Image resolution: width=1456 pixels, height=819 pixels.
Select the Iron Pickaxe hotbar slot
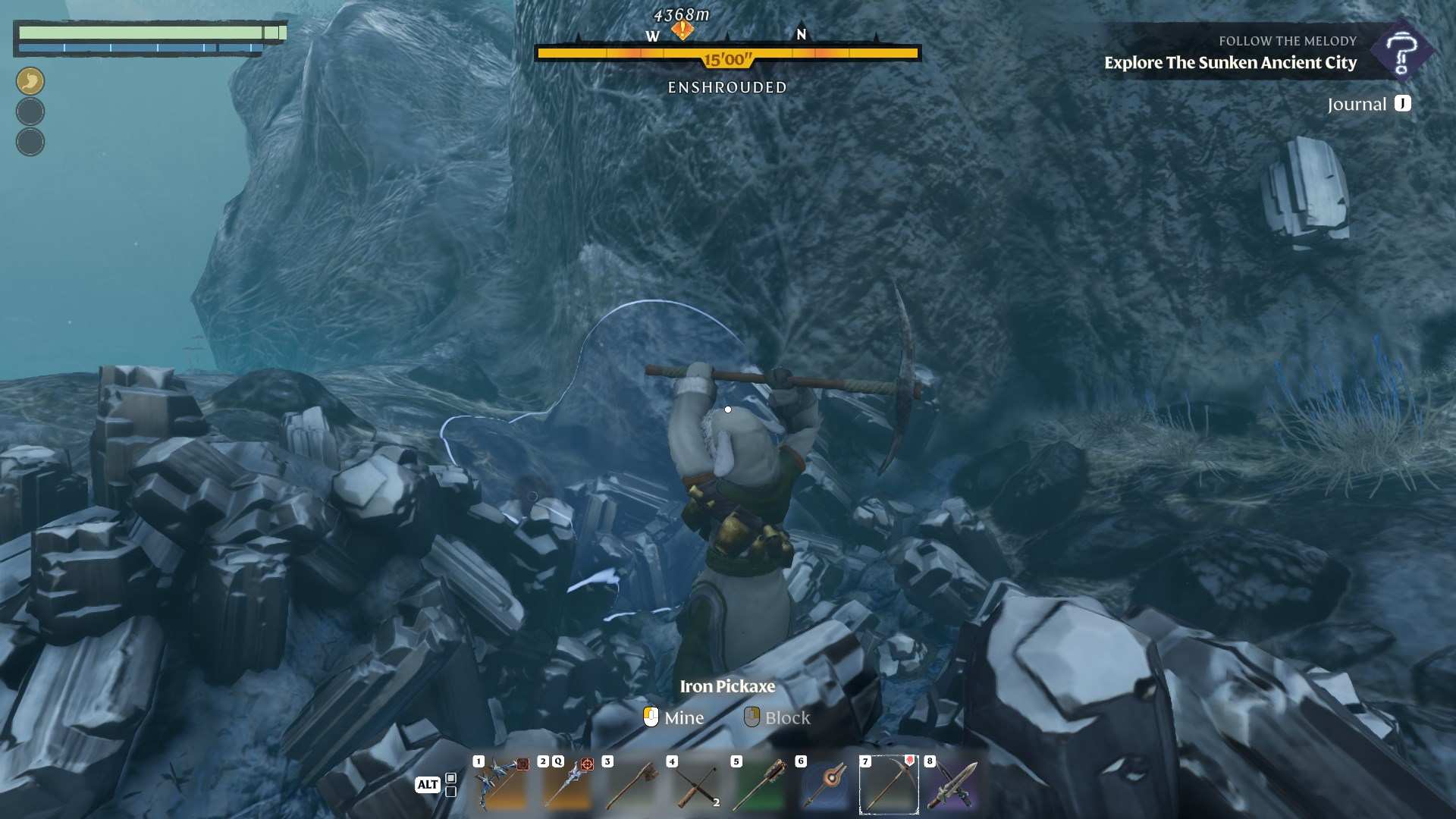click(889, 784)
